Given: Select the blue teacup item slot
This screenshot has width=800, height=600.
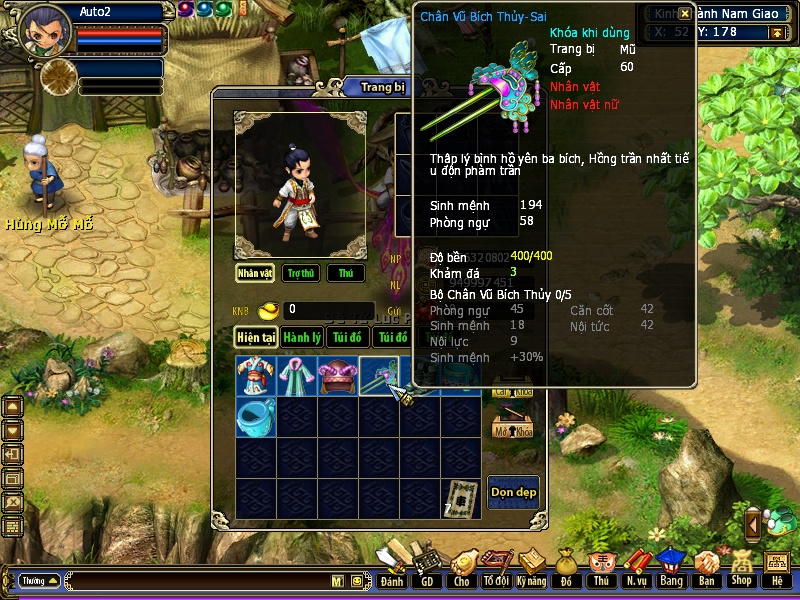Looking at the screenshot, I should click(255, 417).
